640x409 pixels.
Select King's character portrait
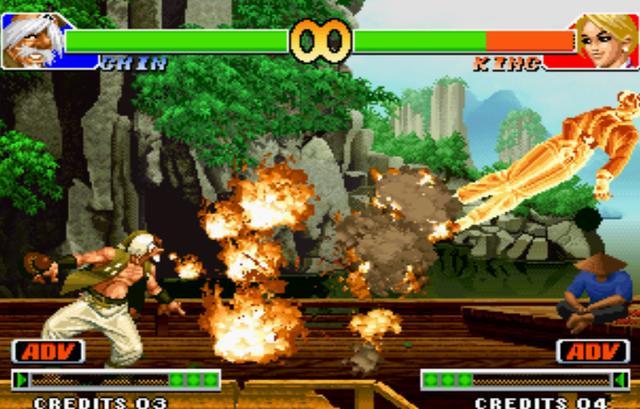(605, 40)
